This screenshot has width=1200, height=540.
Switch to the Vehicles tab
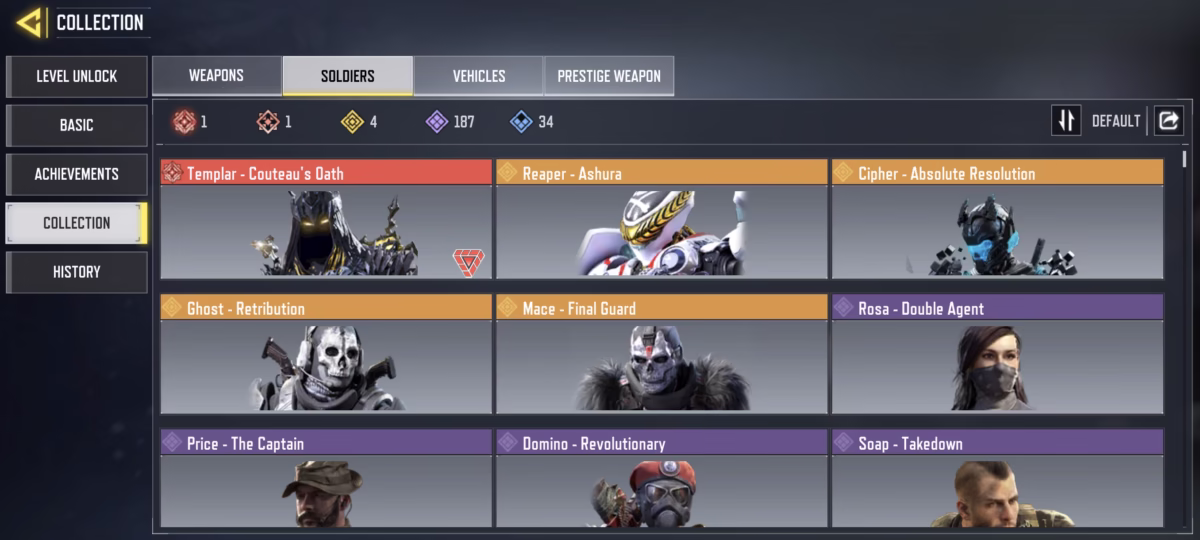click(x=478, y=76)
